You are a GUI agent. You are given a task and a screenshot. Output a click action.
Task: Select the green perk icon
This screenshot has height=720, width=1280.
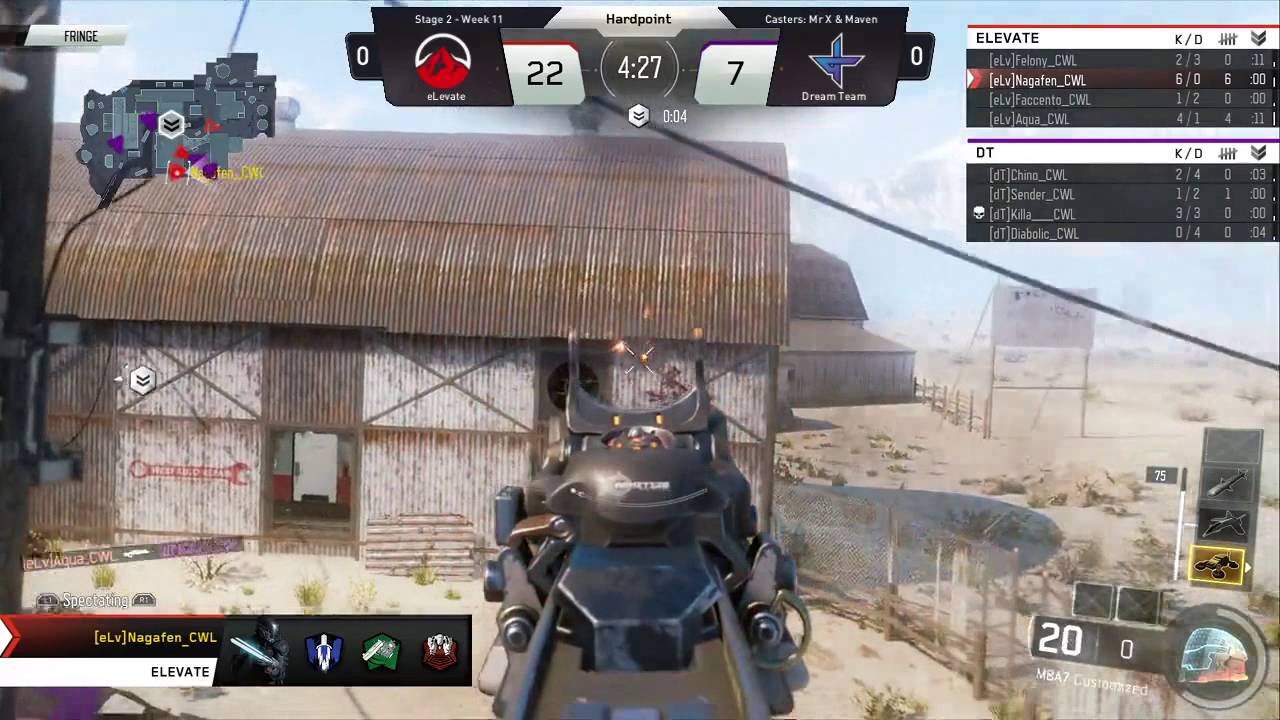coord(381,652)
